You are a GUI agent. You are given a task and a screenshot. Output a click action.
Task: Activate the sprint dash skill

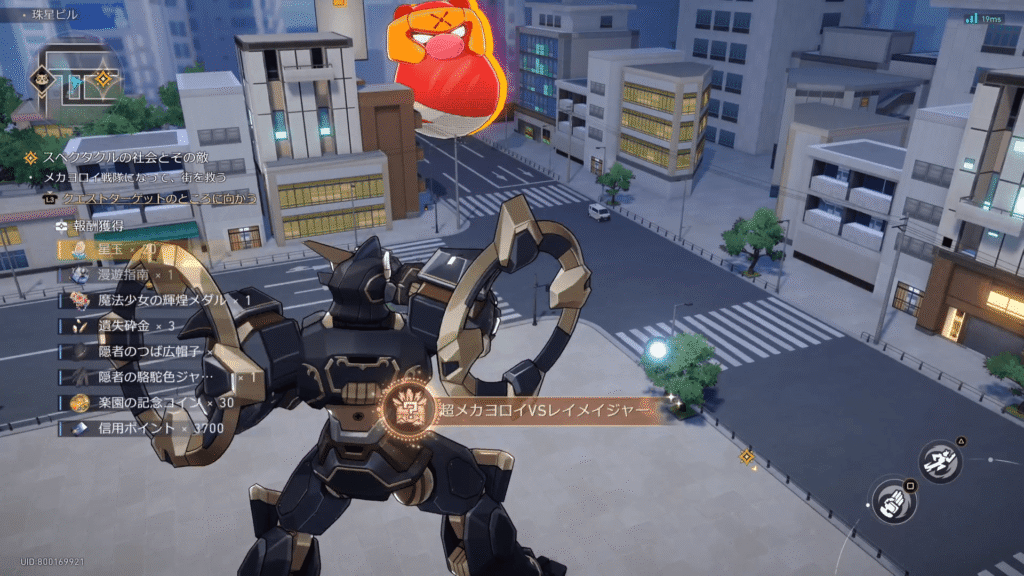point(941,461)
